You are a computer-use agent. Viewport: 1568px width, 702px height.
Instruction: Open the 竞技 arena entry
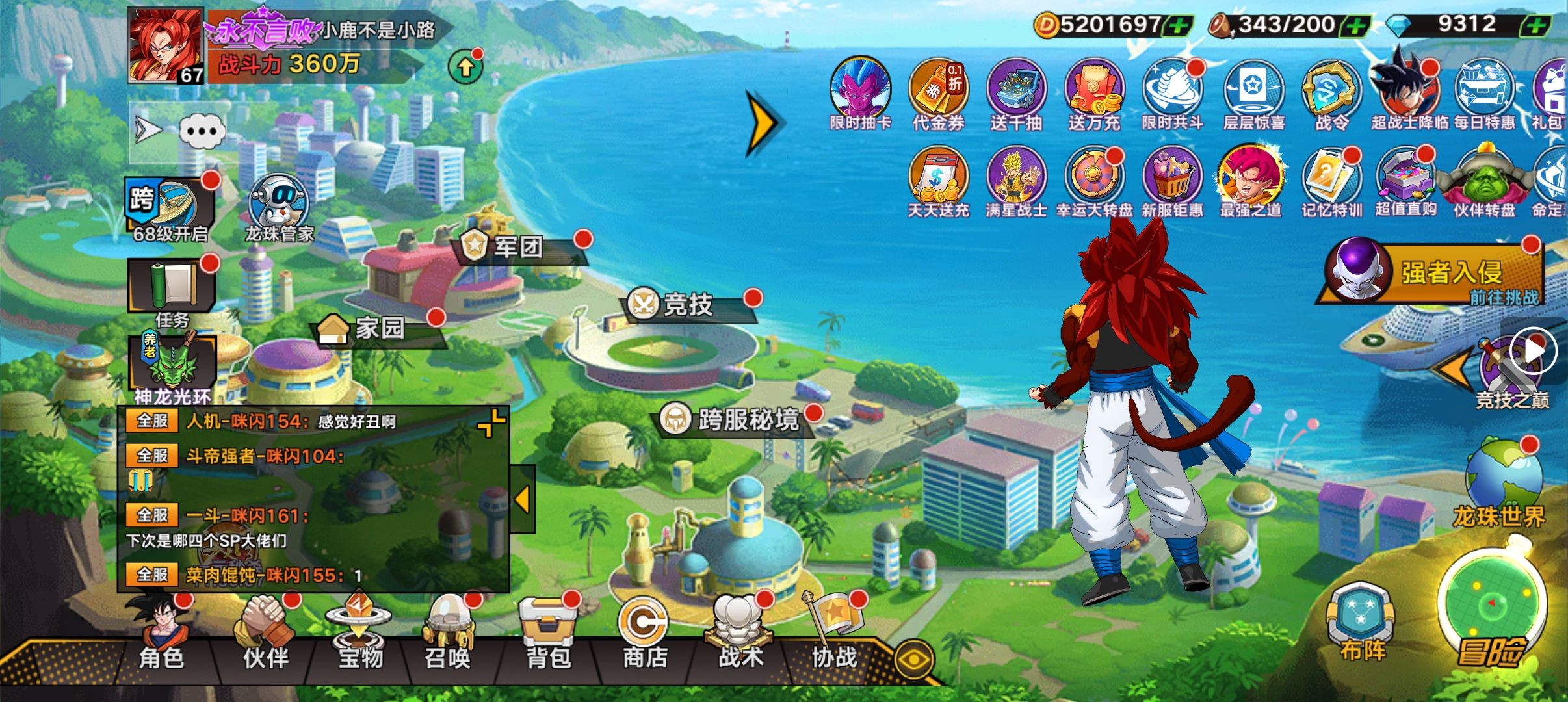point(688,304)
